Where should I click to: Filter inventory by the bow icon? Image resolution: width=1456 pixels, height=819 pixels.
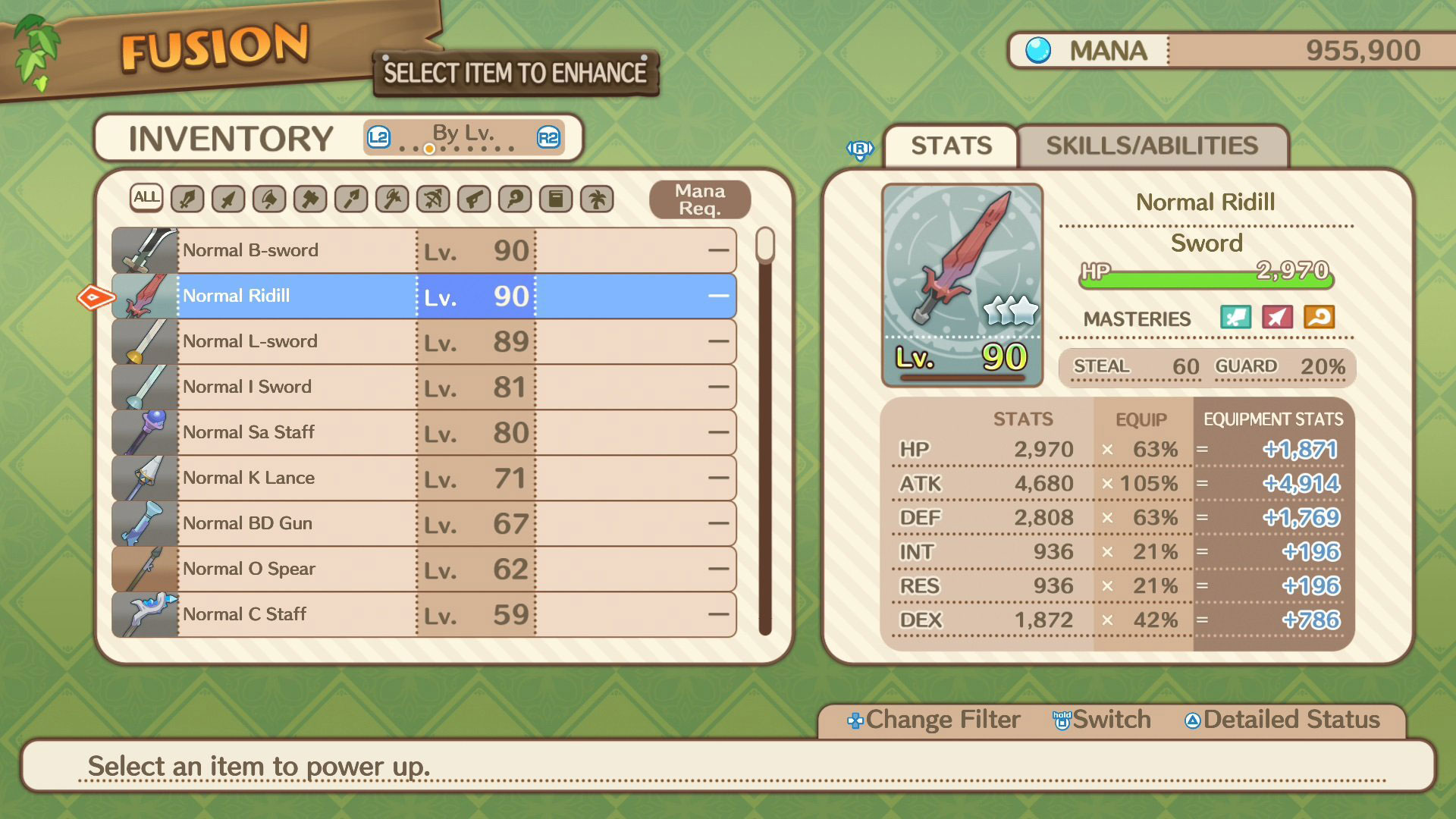433,199
